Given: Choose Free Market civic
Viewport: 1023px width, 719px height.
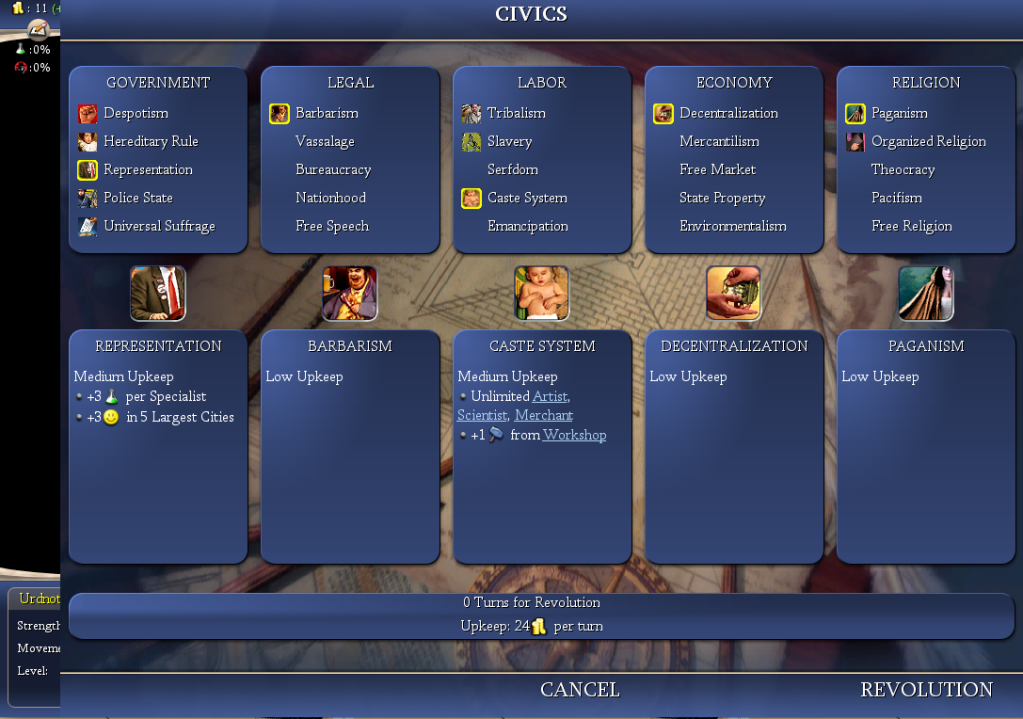Looking at the screenshot, I should [x=717, y=170].
